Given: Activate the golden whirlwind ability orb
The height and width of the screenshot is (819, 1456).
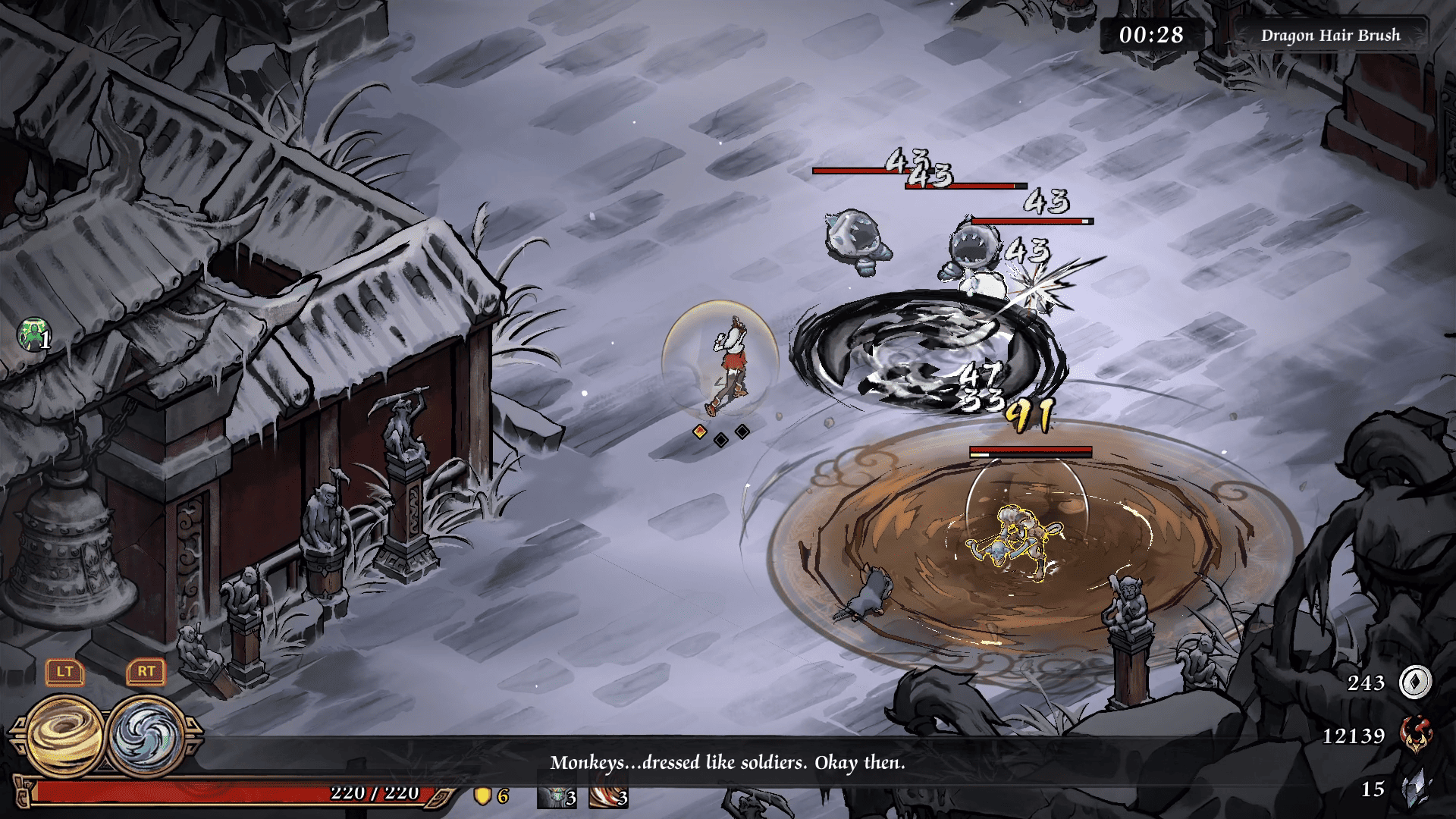Looking at the screenshot, I should (67, 736).
